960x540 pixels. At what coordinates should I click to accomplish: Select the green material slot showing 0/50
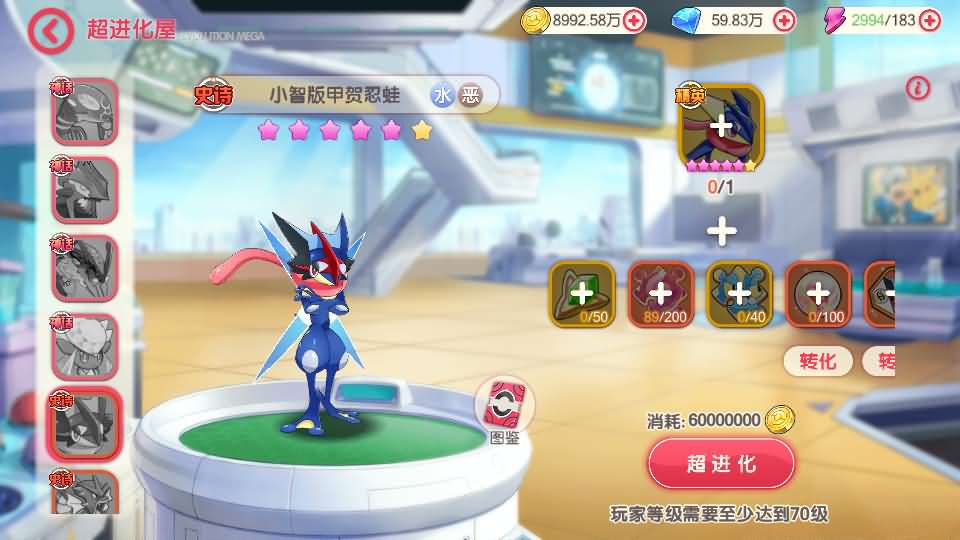pyautogui.click(x=581, y=294)
